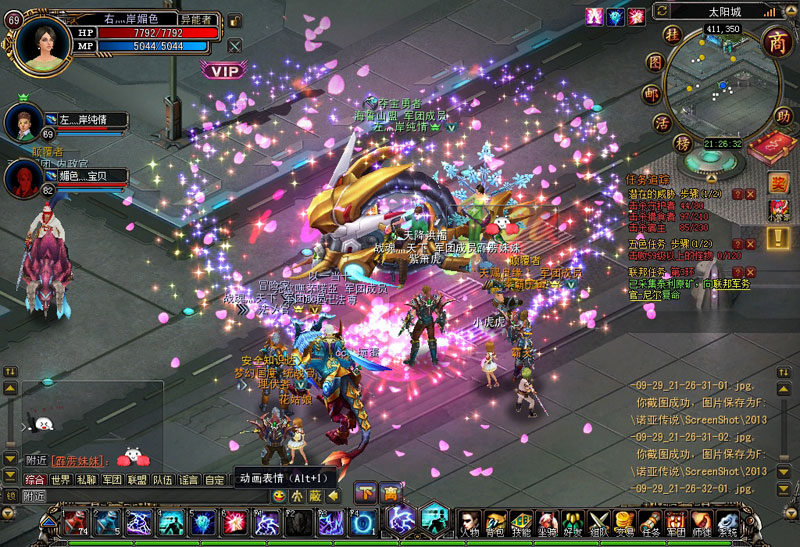Screen dimensions: 800x547
Task: Click the 挂 auto-play button
Action: (675, 35)
